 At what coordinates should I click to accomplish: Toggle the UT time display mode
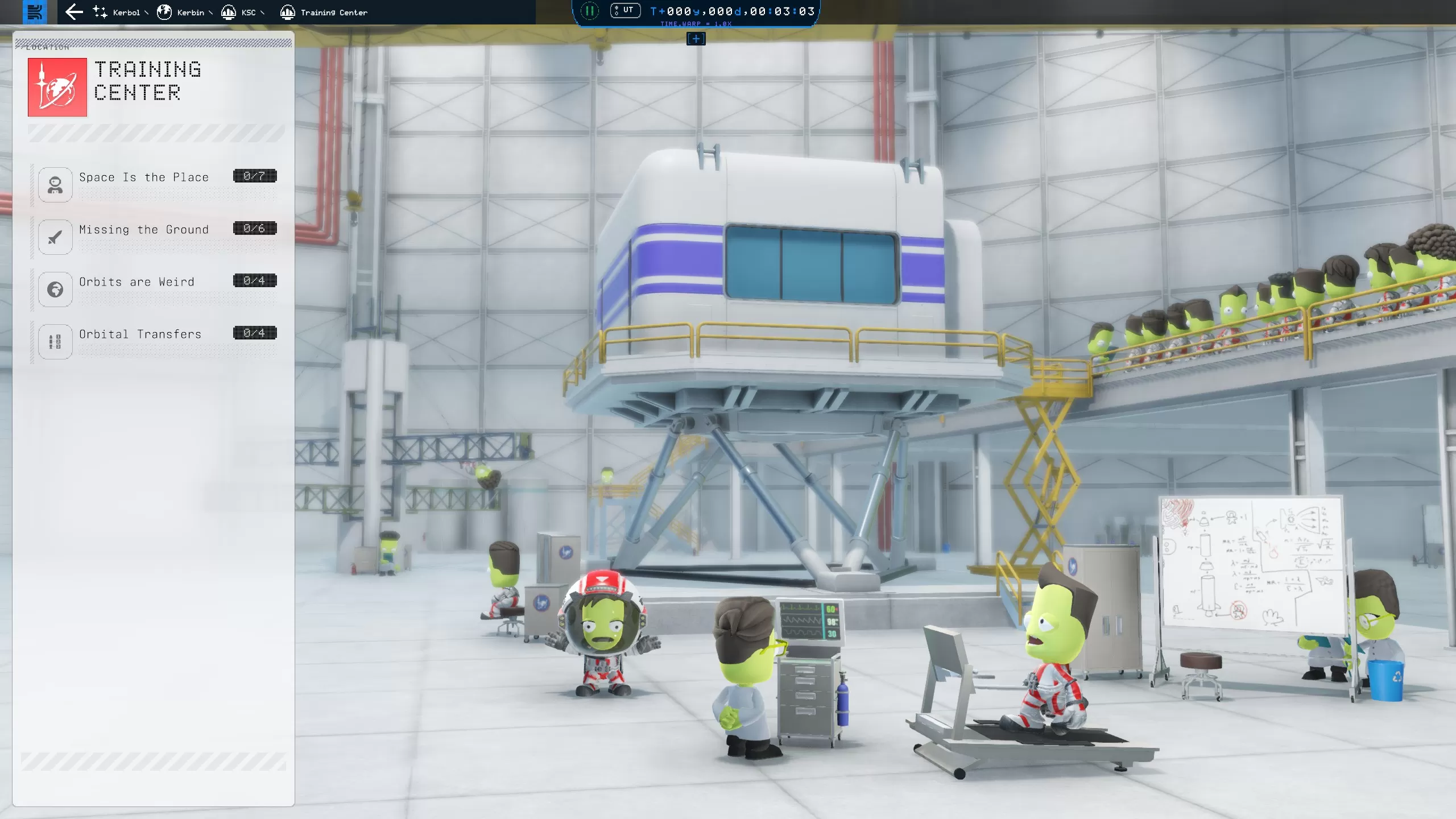click(x=625, y=10)
